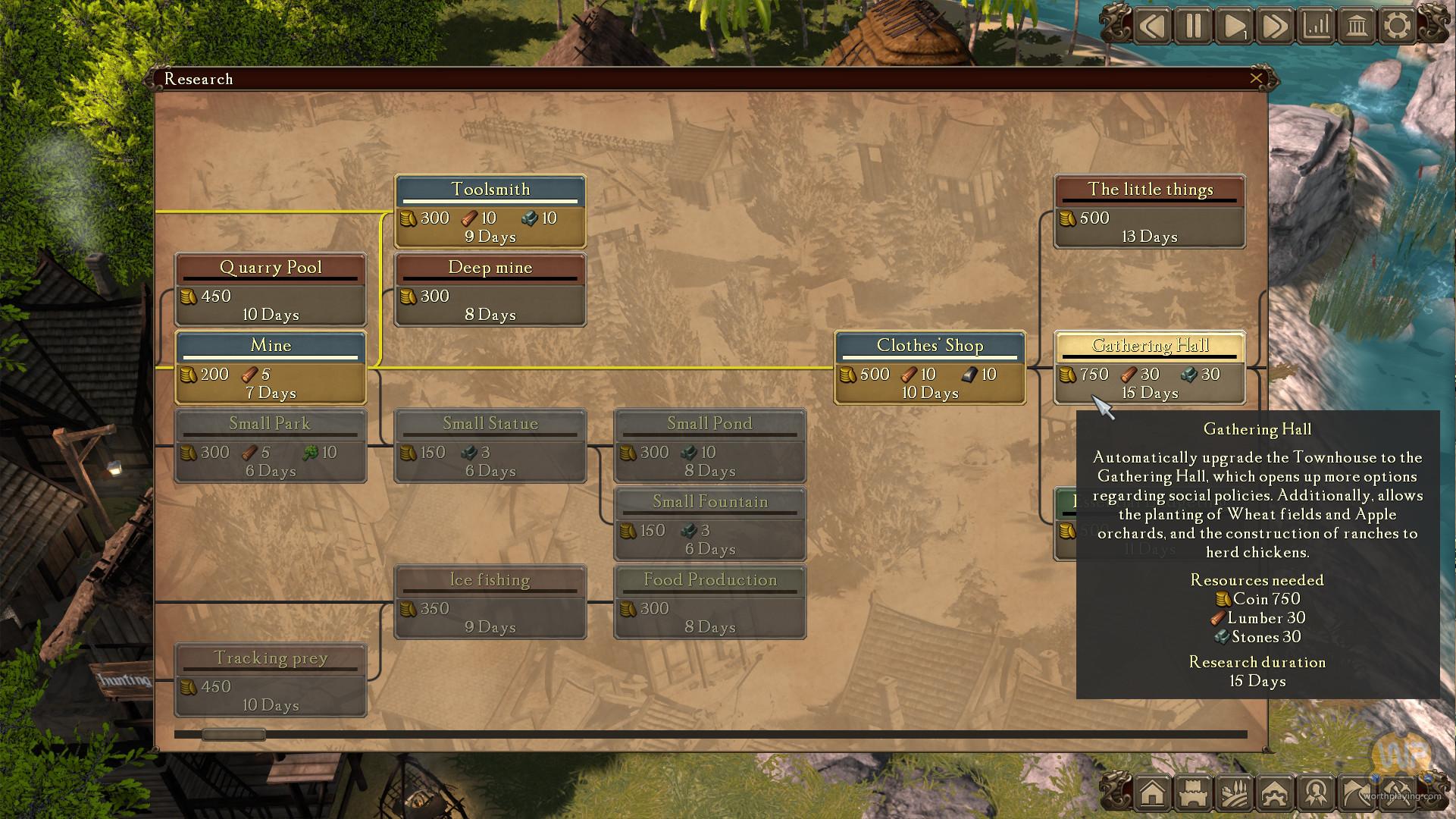Screen dimensions: 1456x819
Task: Open the statistics bar chart panel
Action: pos(1317,27)
